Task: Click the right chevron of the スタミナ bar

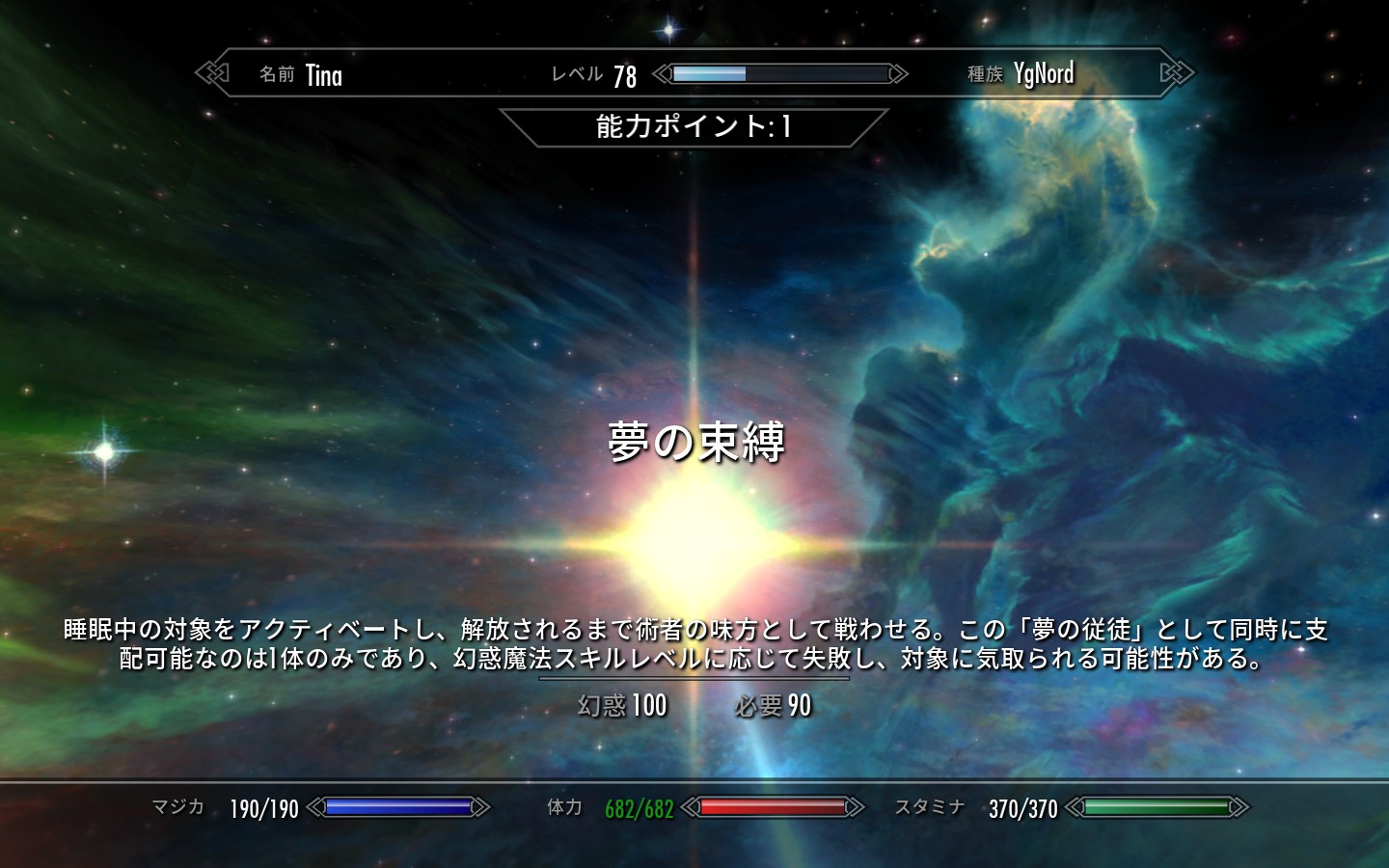Action: click(1242, 806)
